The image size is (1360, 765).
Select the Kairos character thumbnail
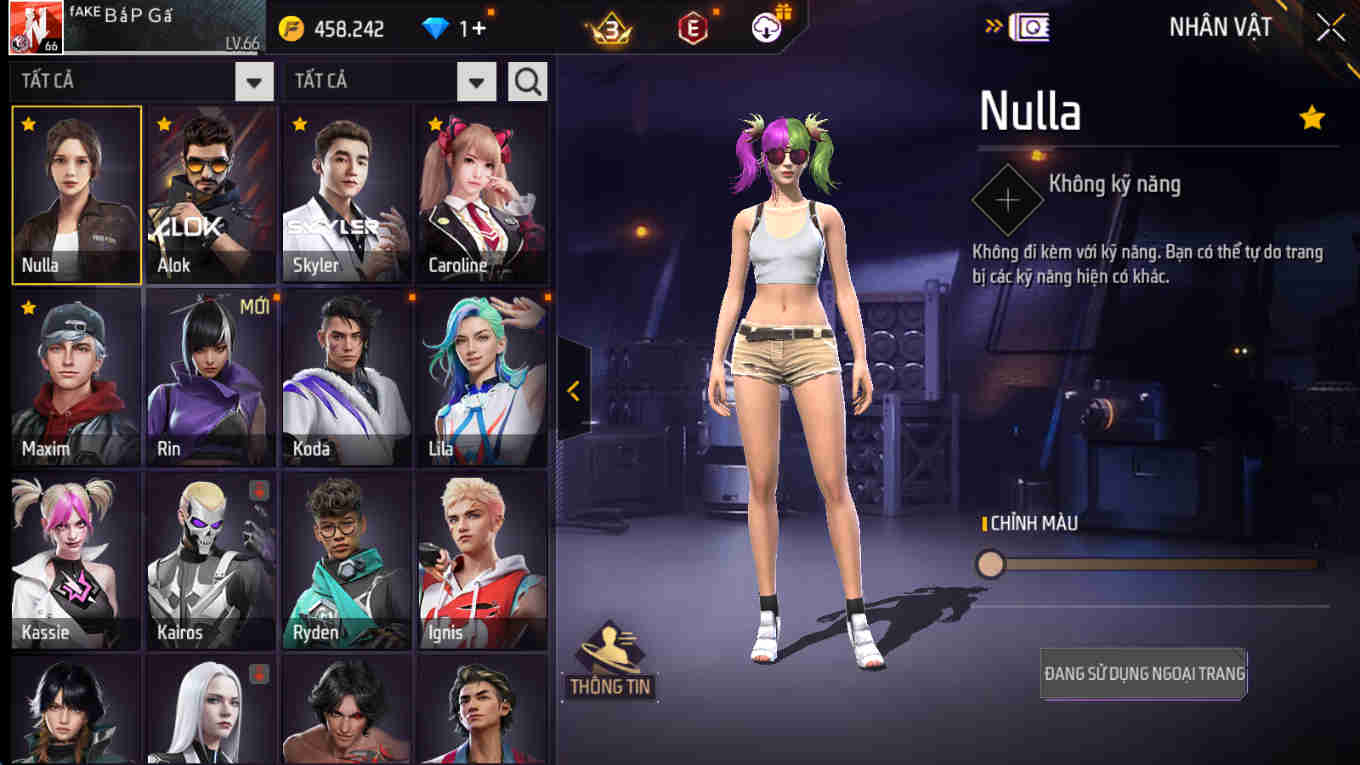tap(211, 560)
